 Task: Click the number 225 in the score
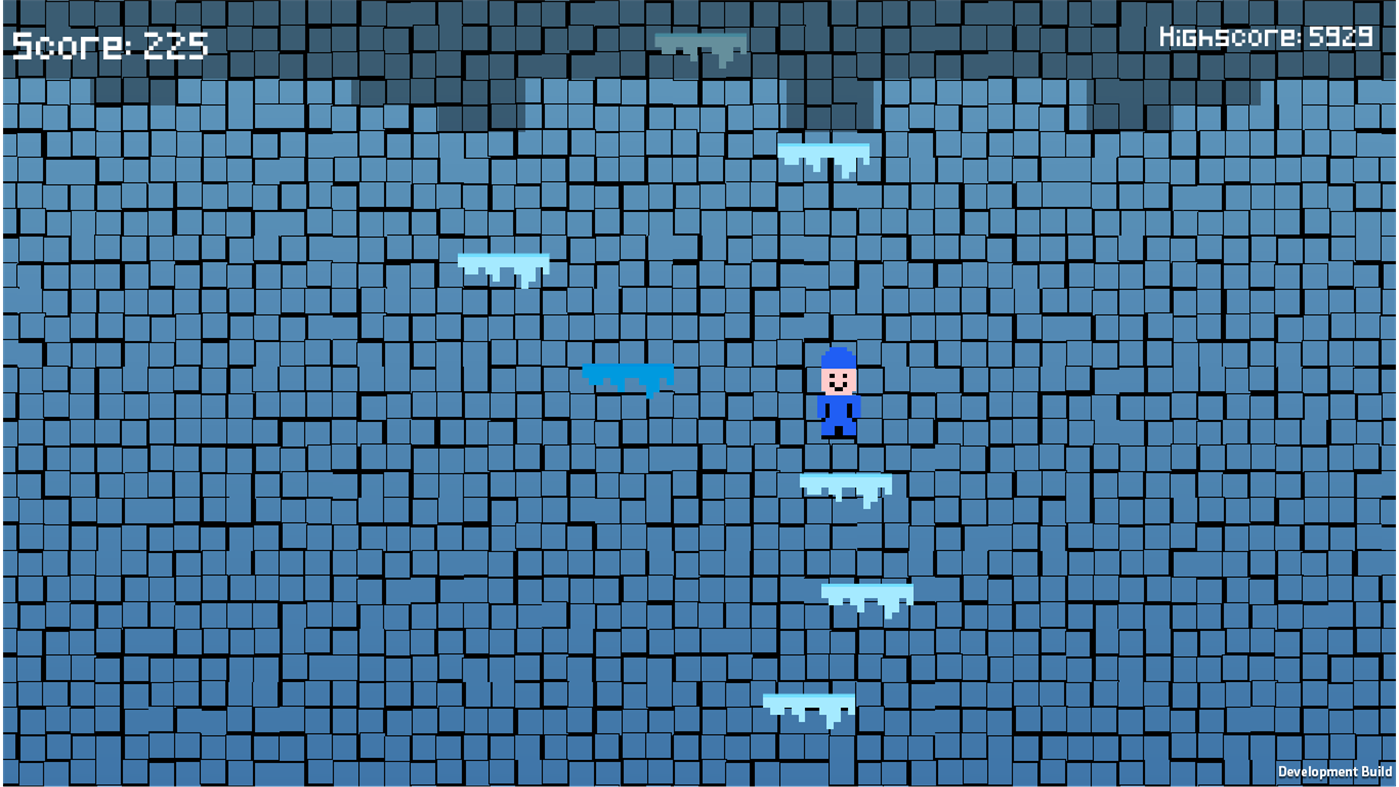[177, 44]
